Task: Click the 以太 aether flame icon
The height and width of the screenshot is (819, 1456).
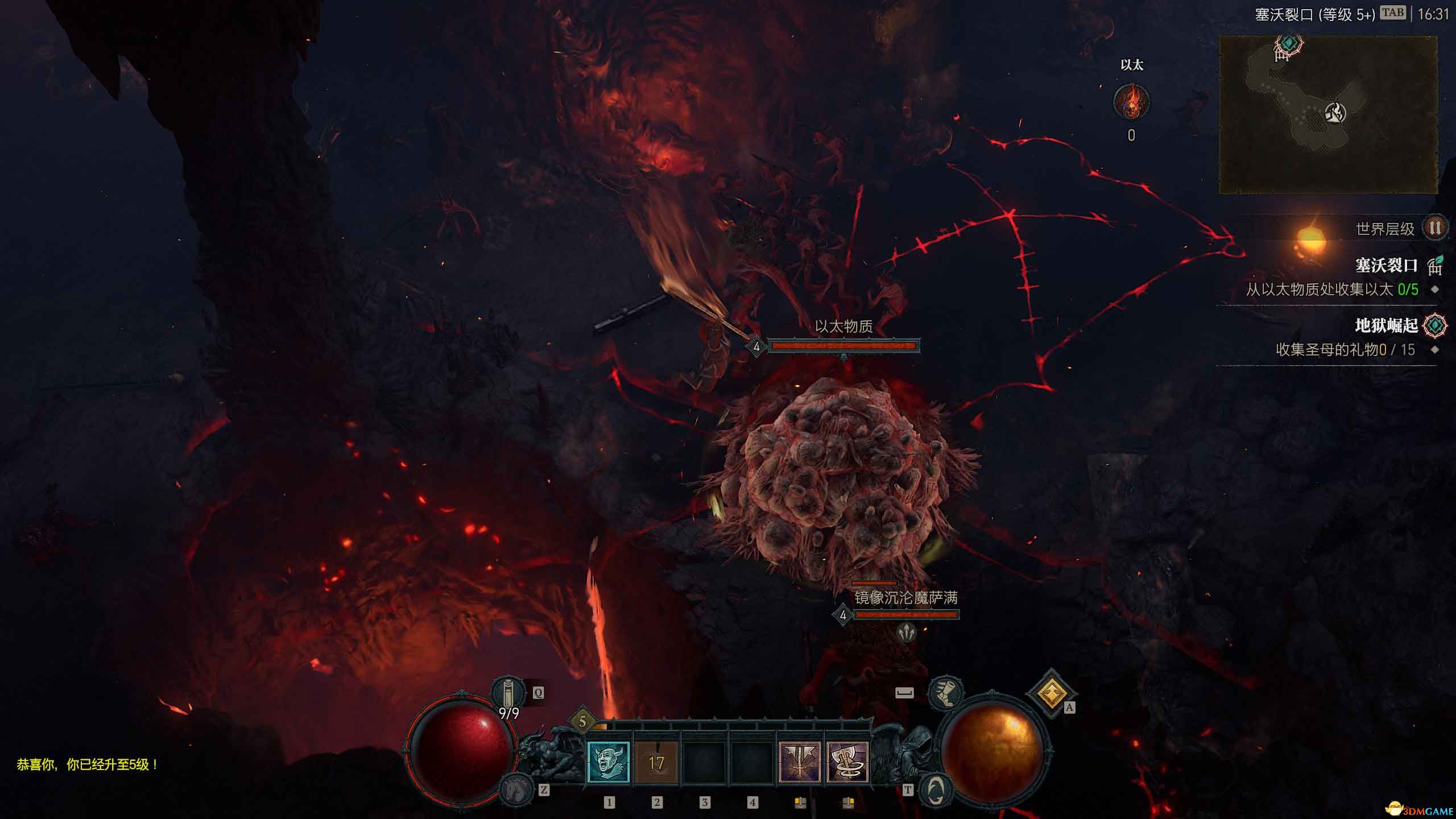Action: click(x=1131, y=102)
